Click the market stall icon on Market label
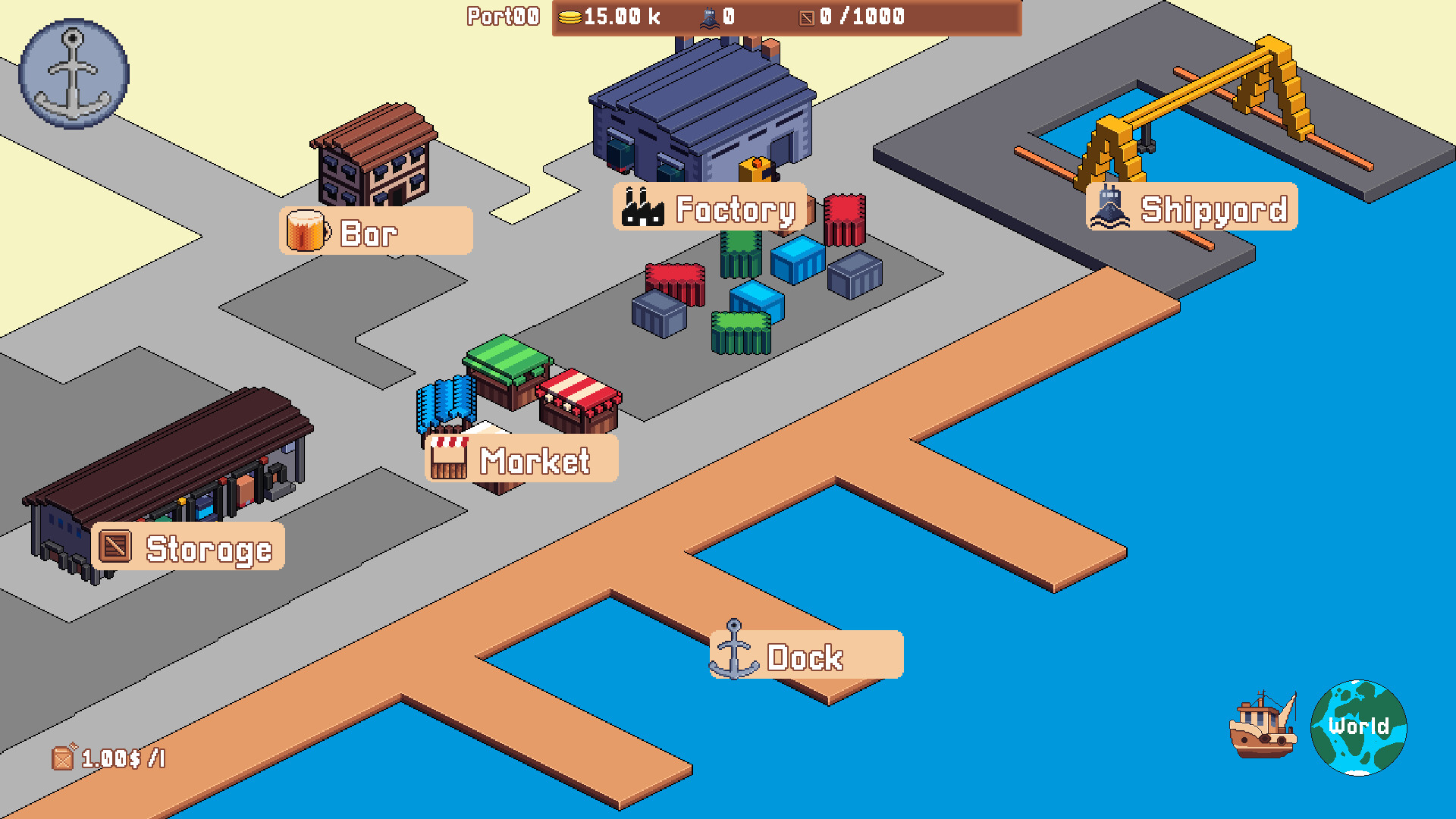Viewport: 1456px width, 819px height. (x=449, y=456)
